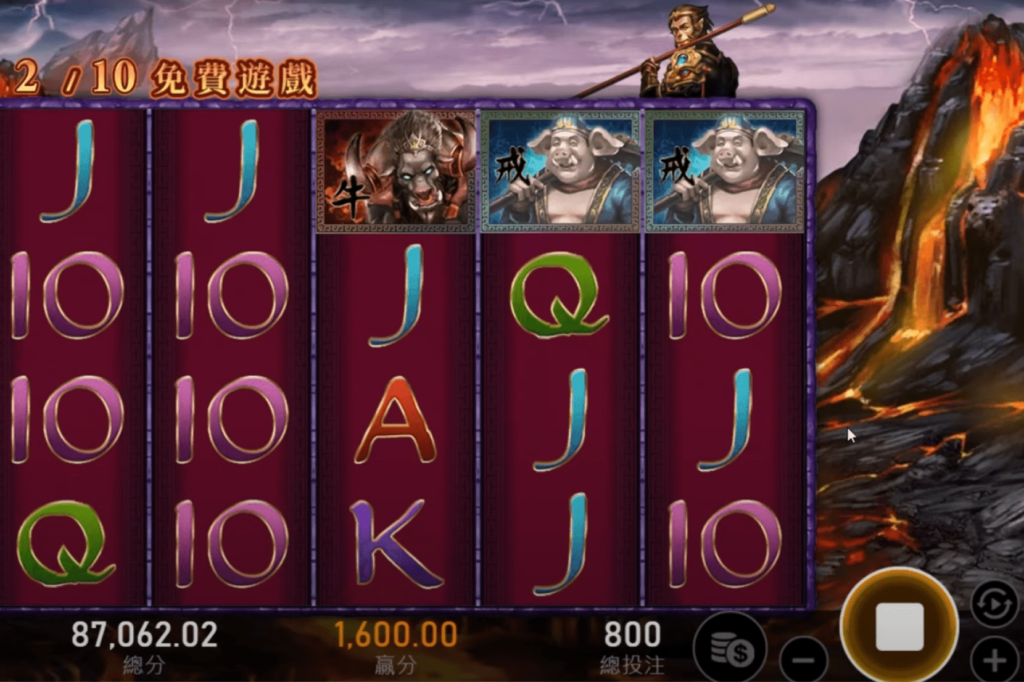This screenshot has height=682, width=1024.
Task: Stop the reels with the square button
Action: pyautogui.click(x=899, y=626)
